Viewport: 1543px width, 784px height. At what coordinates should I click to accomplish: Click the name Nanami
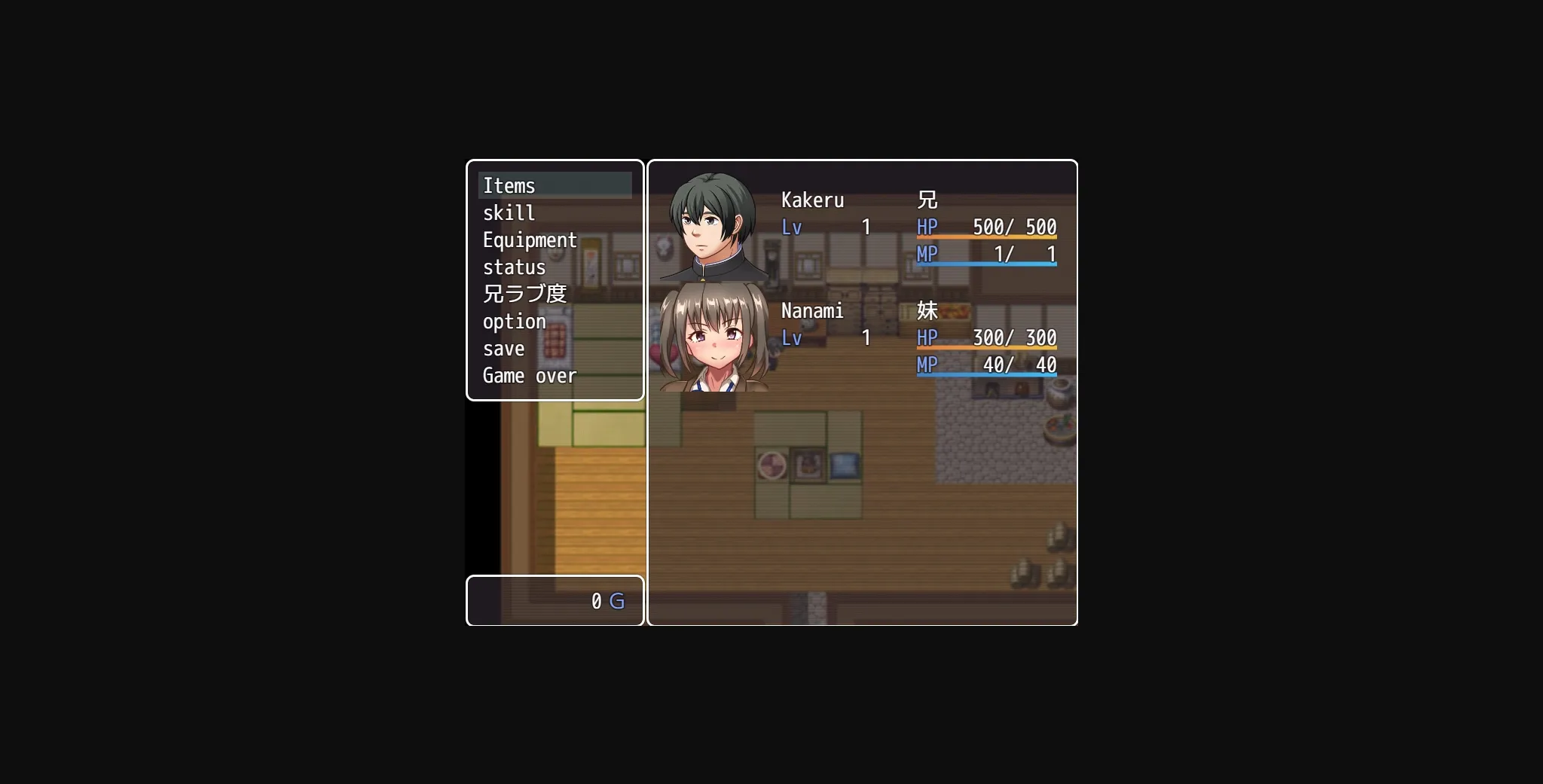click(x=813, y=310)
